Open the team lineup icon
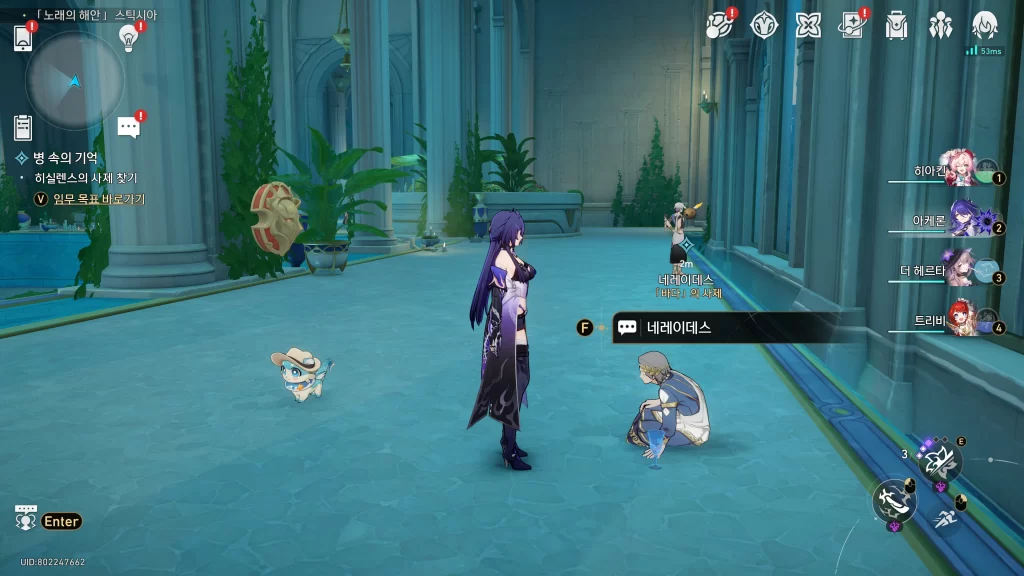This screenshot has width=1024, height=576. [x=940, y=25]
